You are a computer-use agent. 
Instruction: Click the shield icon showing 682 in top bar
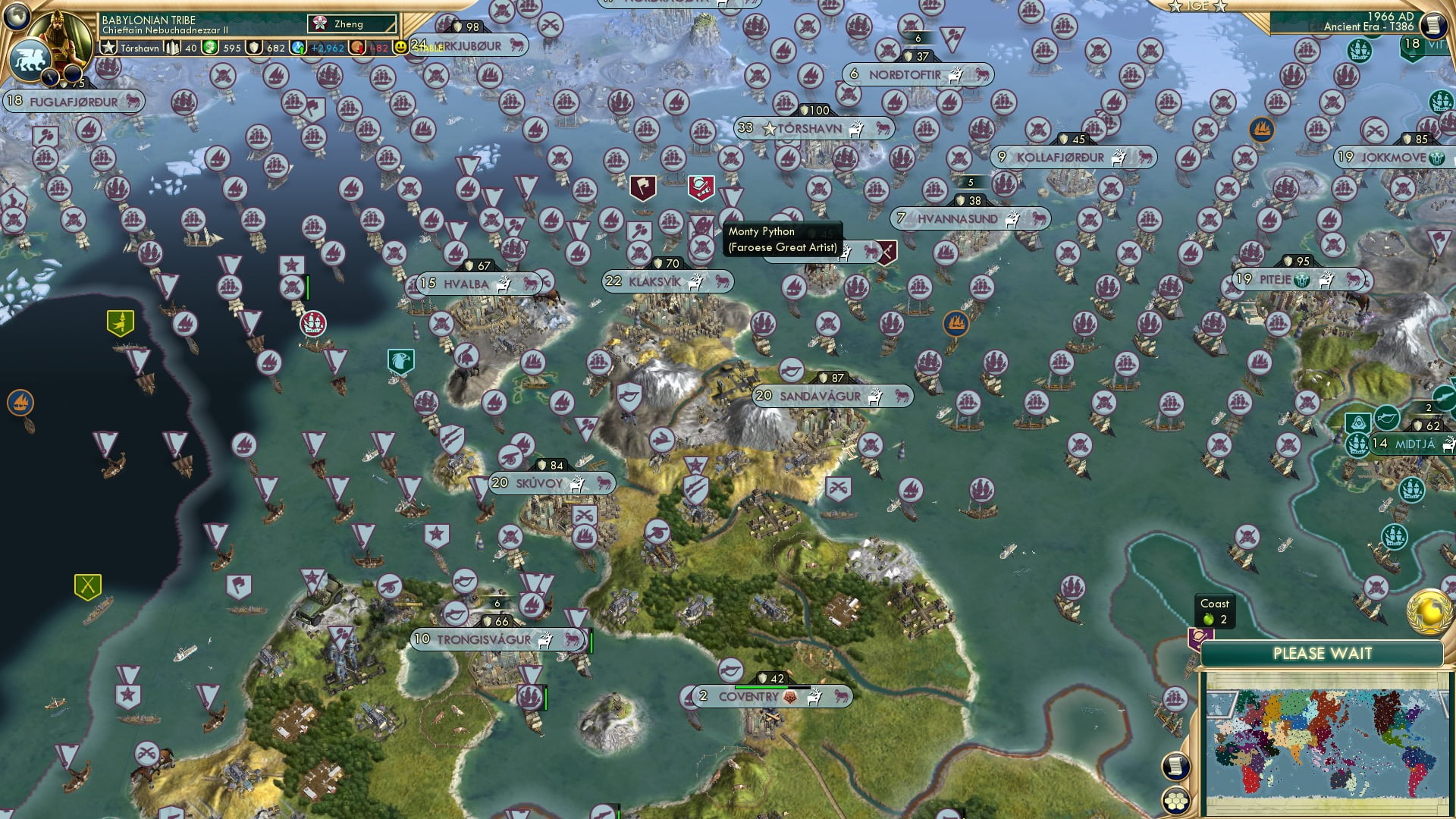click(255, 47)
